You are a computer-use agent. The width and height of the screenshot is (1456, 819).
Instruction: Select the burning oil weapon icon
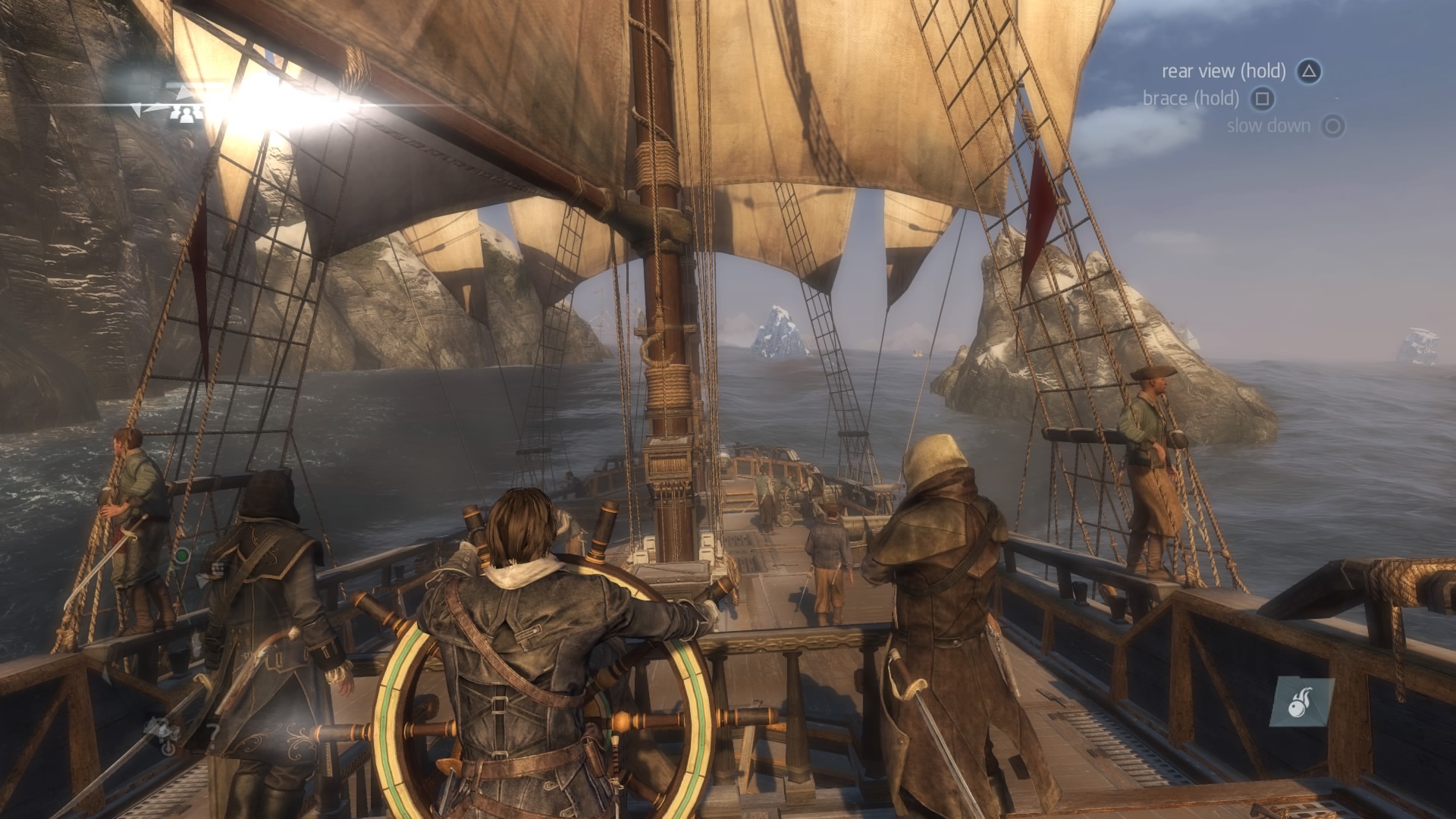(1301, 703)
